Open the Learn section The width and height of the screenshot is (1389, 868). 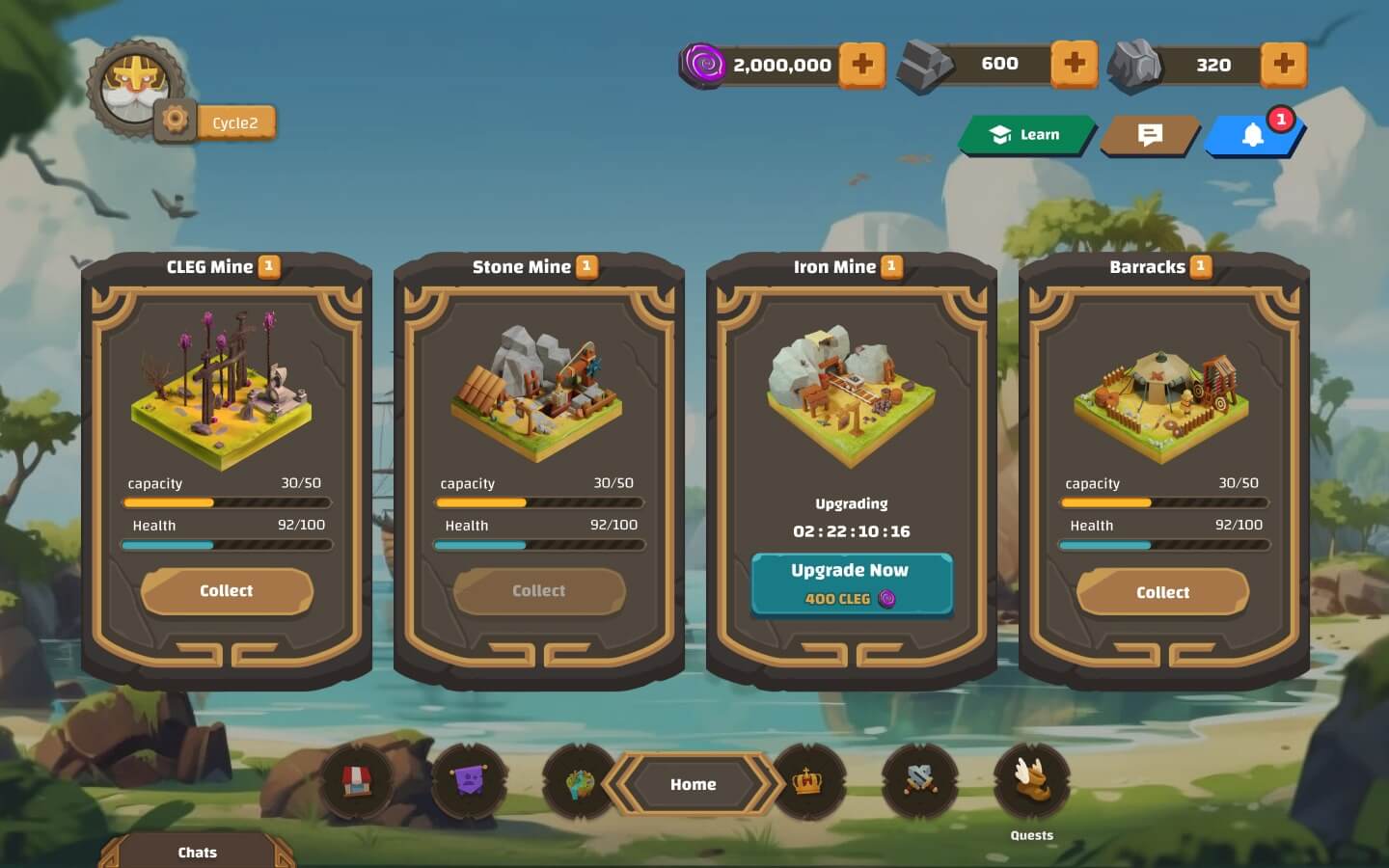point(1026,135)
